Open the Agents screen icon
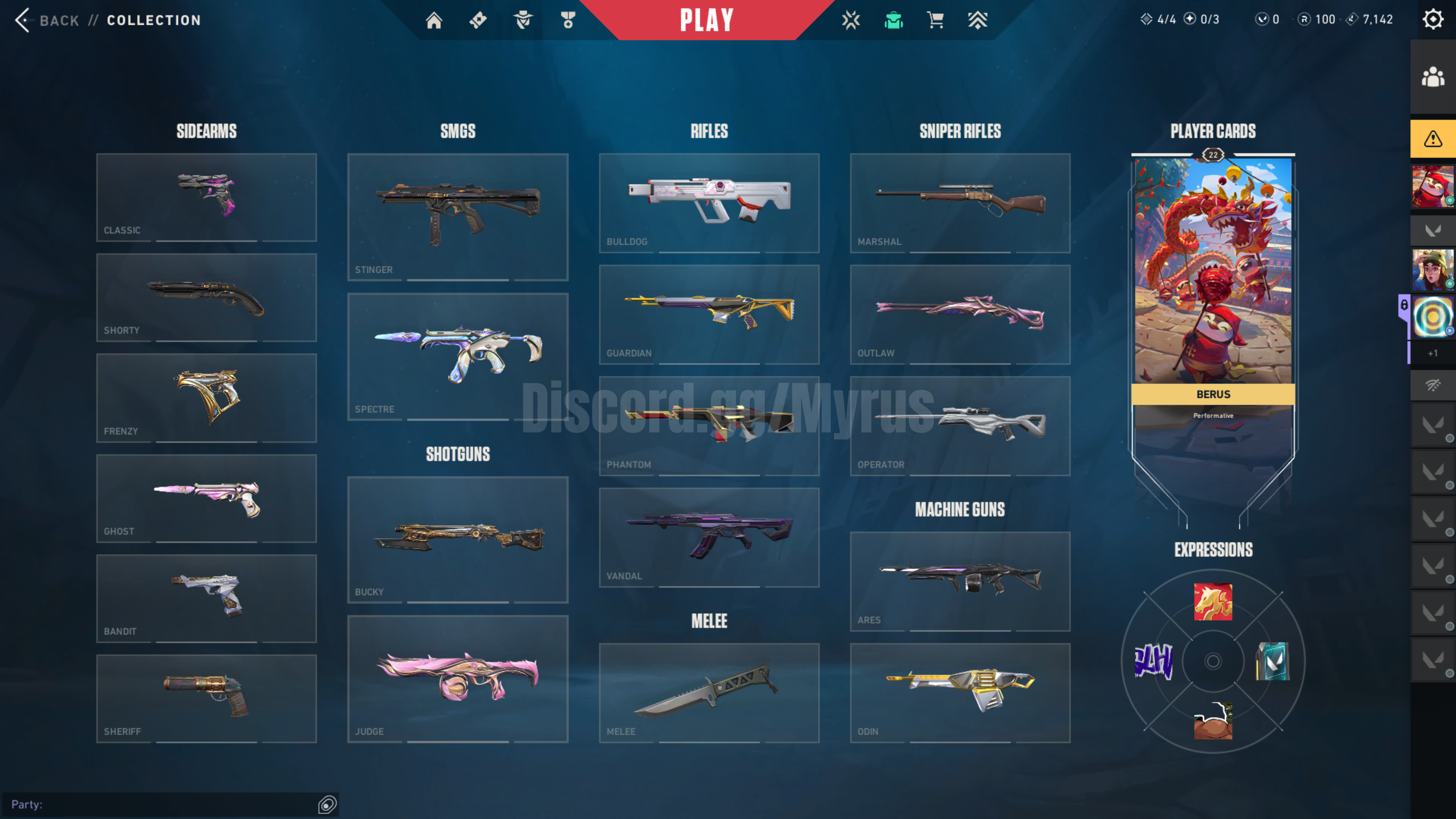The height and width of the screenshot is (819, 1456). click(x=523, y=20)
